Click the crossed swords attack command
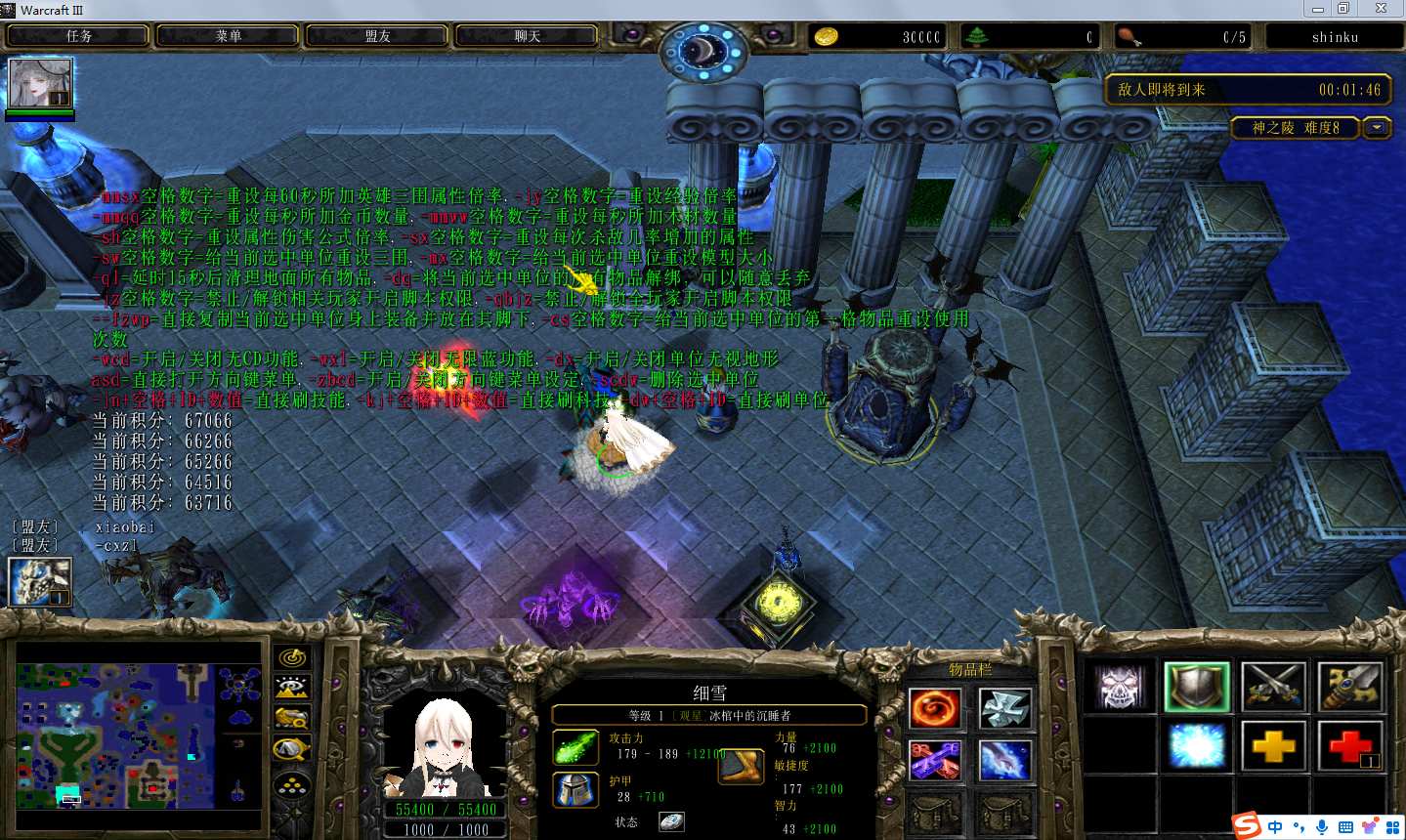This screenshot has width=1406, height=840. (x=1273, y=687)
